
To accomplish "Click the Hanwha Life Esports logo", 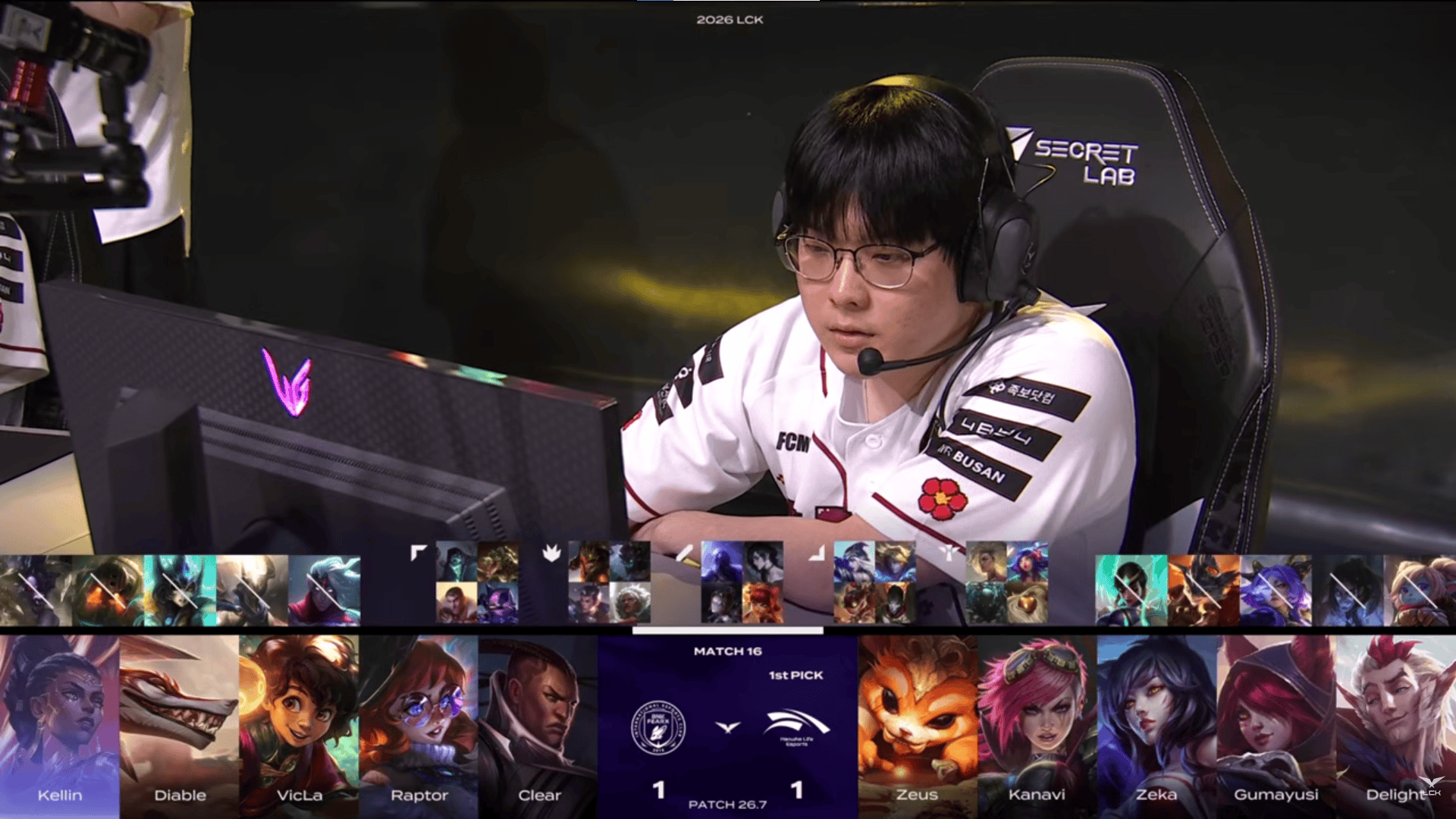I will 797,726.
